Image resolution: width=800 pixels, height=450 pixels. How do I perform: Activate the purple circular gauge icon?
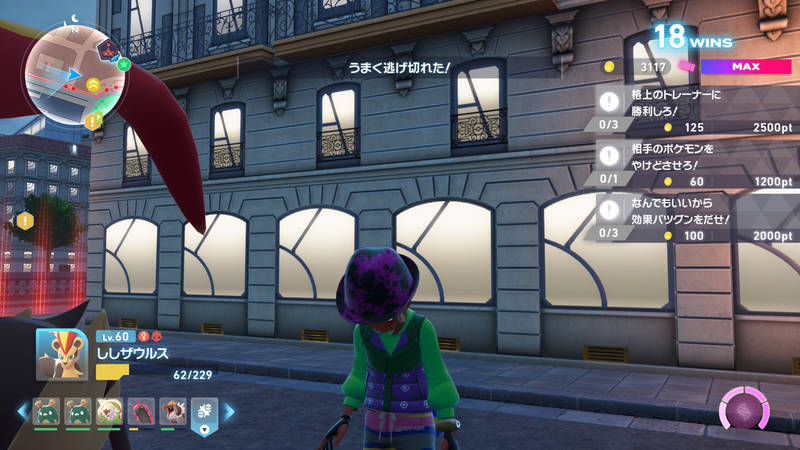pos(744,410)
